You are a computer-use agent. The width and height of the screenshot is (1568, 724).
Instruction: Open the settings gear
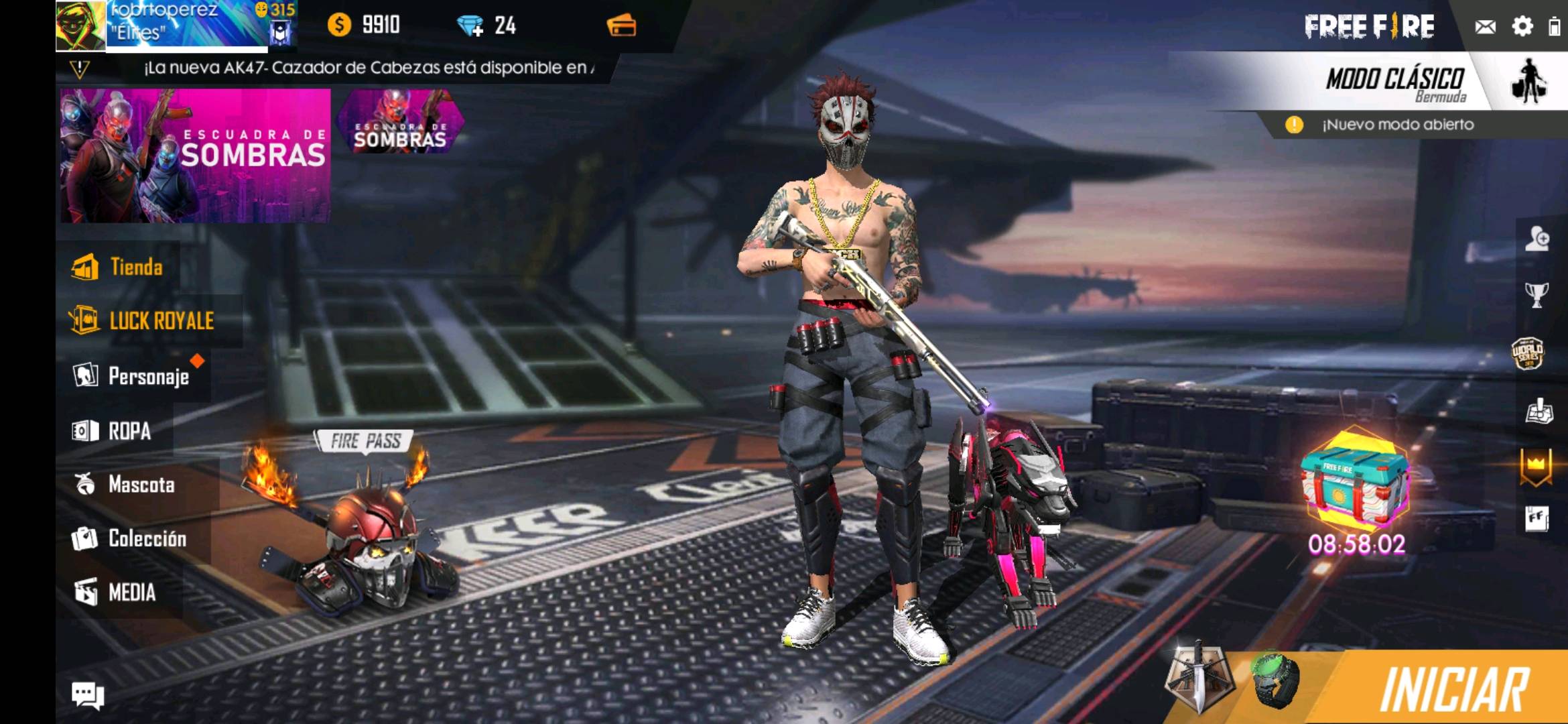click(x=1522, y=27)
